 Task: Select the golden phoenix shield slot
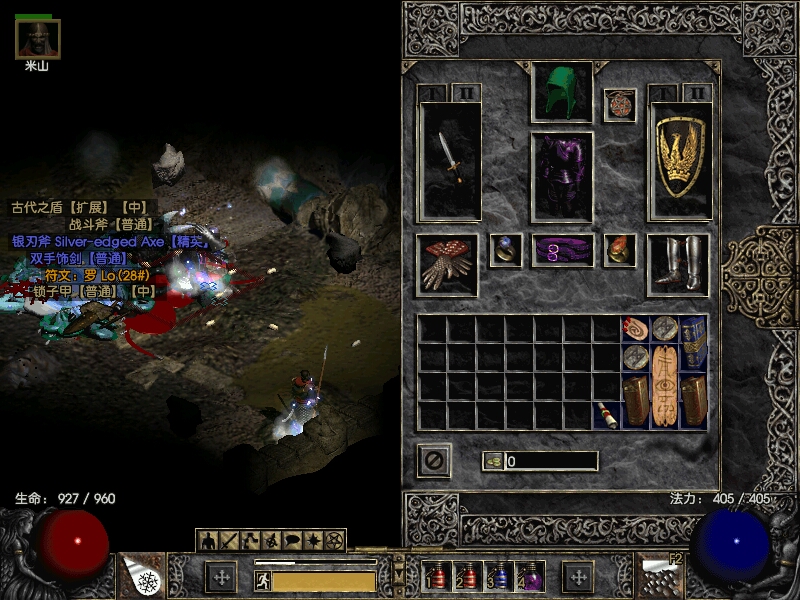point(680,160)
